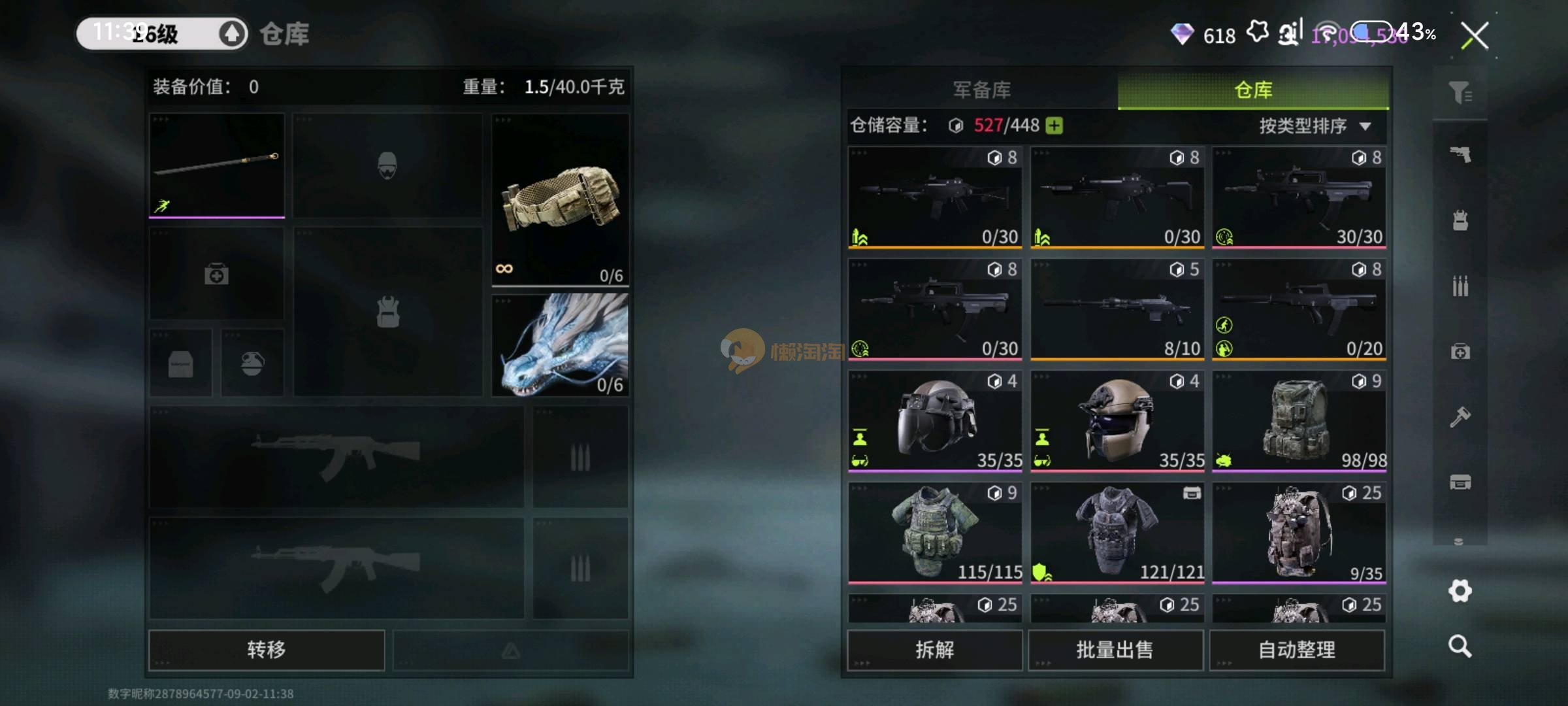Tap the green plus to expand storage capacity
1568x706 pixels.
point(1054,126)
